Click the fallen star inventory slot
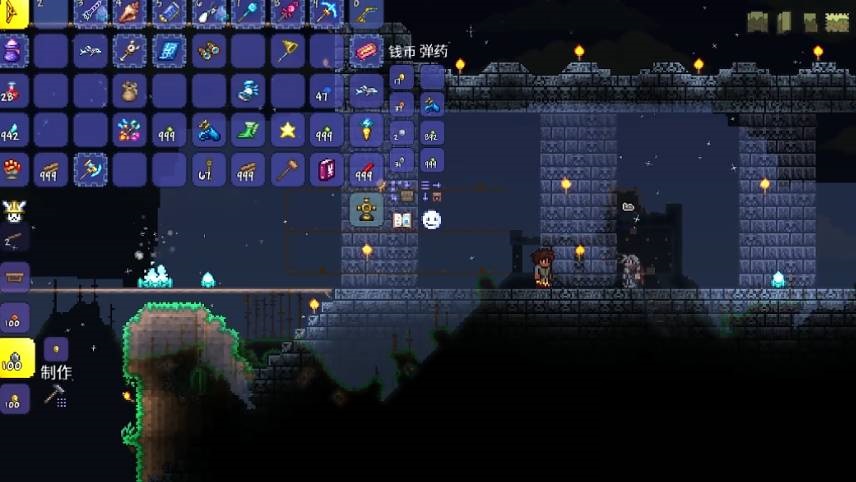 pos(288,129)
